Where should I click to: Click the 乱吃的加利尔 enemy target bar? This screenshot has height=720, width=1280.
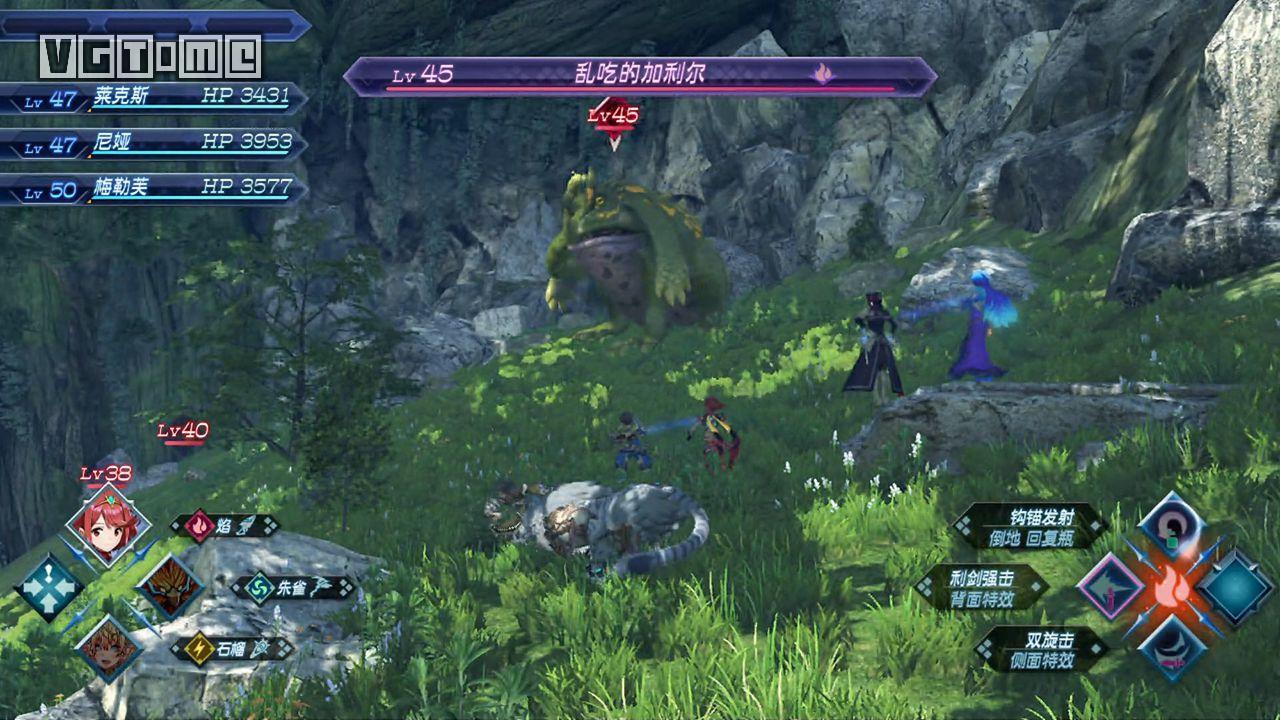click(640, 76)
